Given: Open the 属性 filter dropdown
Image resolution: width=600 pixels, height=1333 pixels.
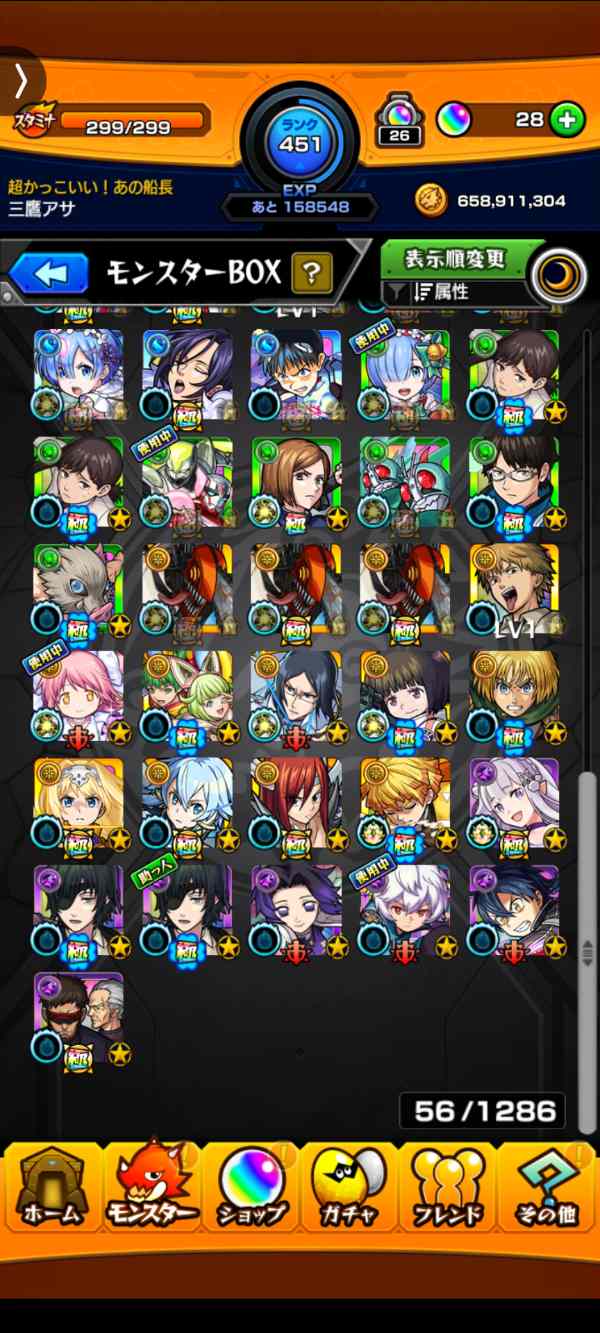Looking at the screenshot, I should pos(455,293).
